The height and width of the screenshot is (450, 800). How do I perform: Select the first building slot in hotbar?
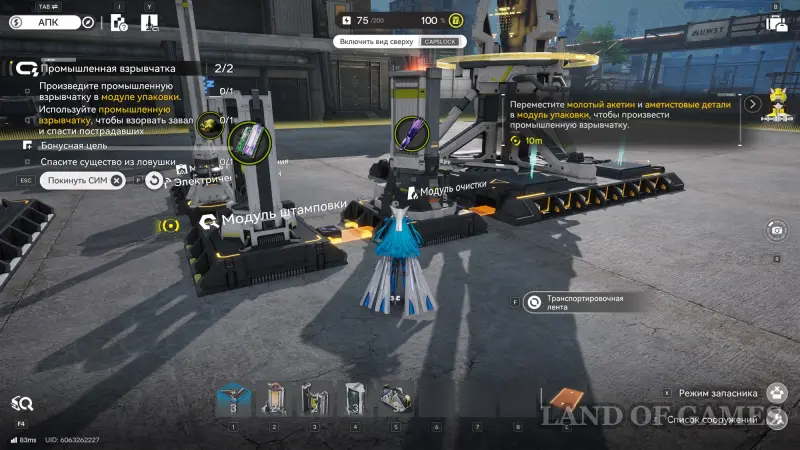[234, 399]
